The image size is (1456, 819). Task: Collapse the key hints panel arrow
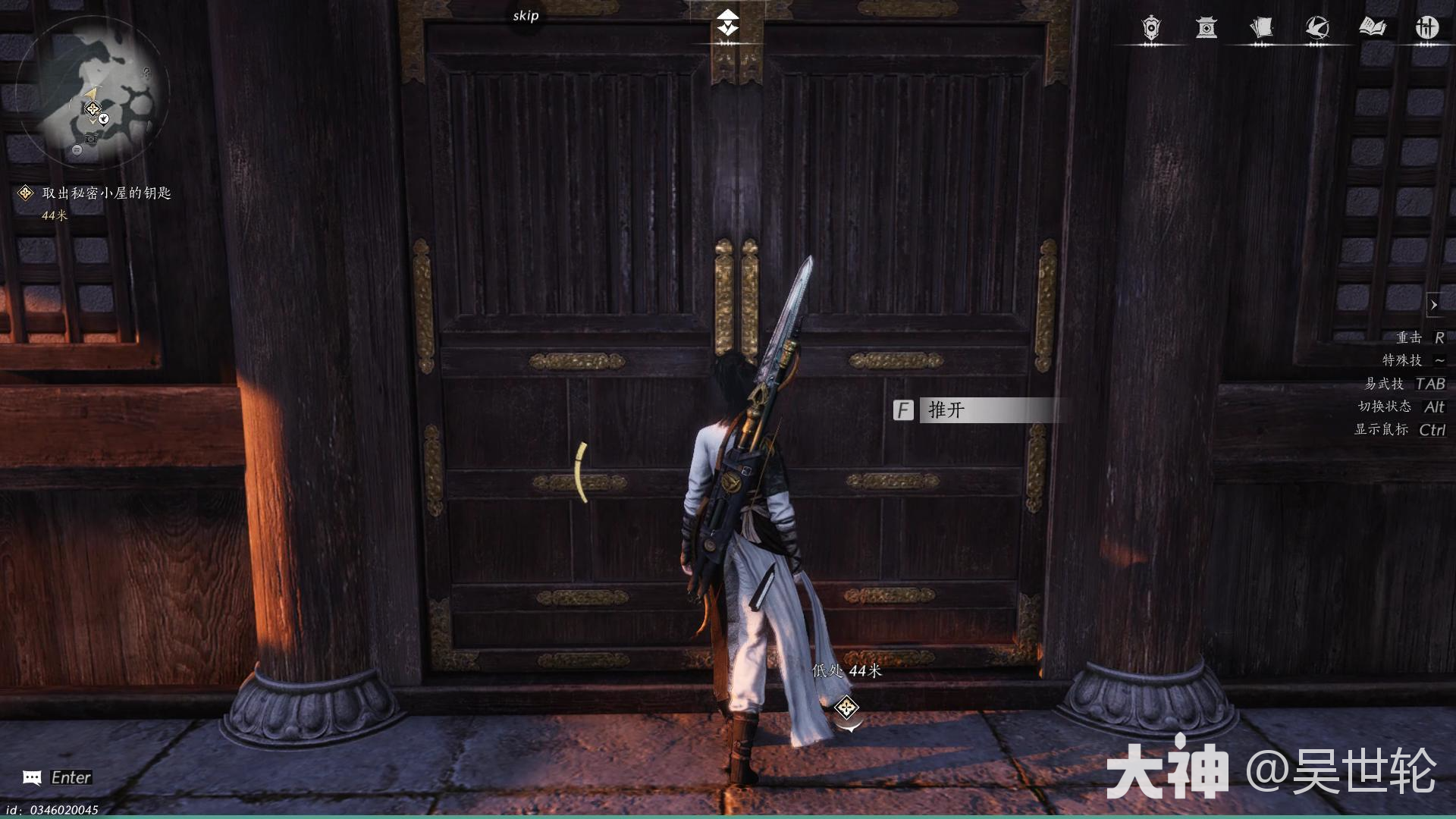[x=1433, y=305]
